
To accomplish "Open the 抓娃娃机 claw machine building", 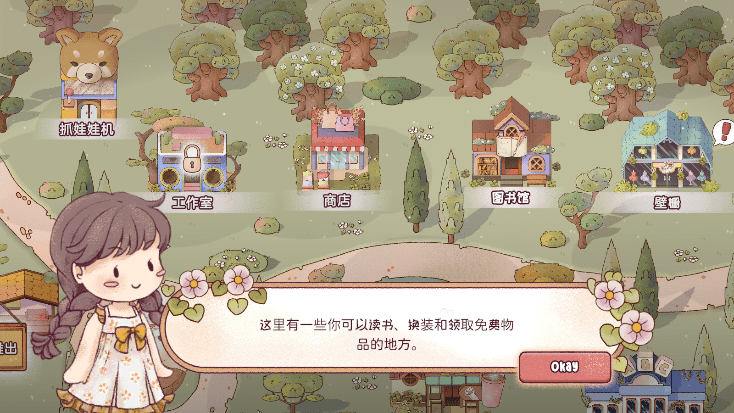I will point(89,80).
